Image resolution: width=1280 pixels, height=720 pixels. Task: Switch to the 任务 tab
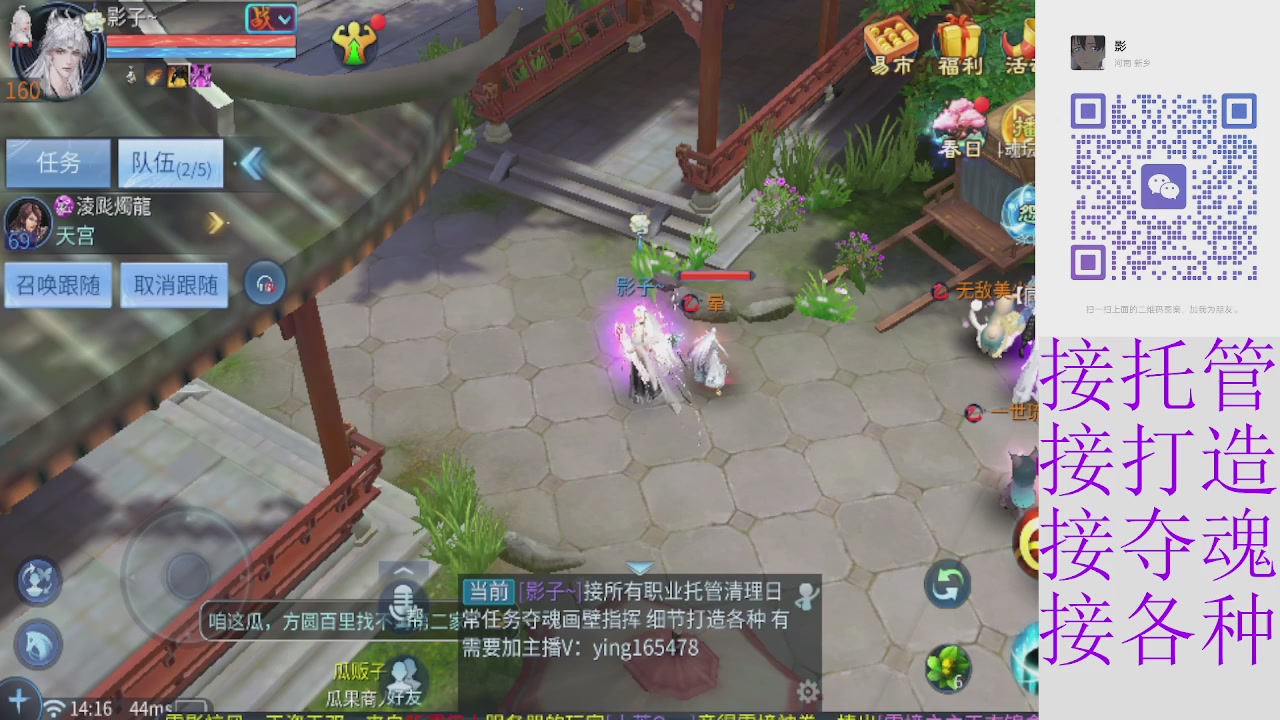(57, 163)
